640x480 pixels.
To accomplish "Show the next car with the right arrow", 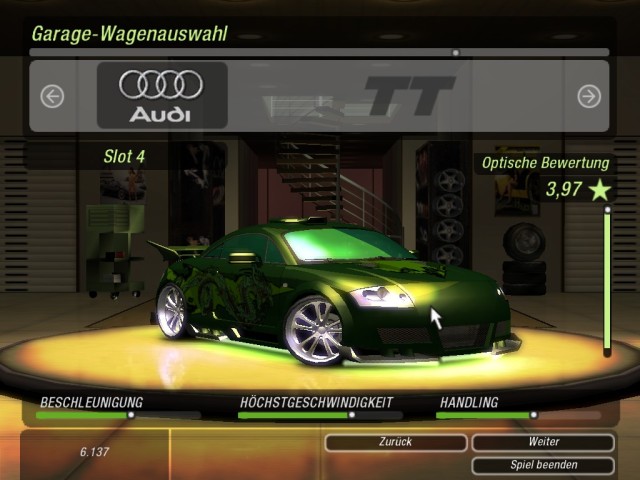I will pyautogui.click(x=589, y=96).
